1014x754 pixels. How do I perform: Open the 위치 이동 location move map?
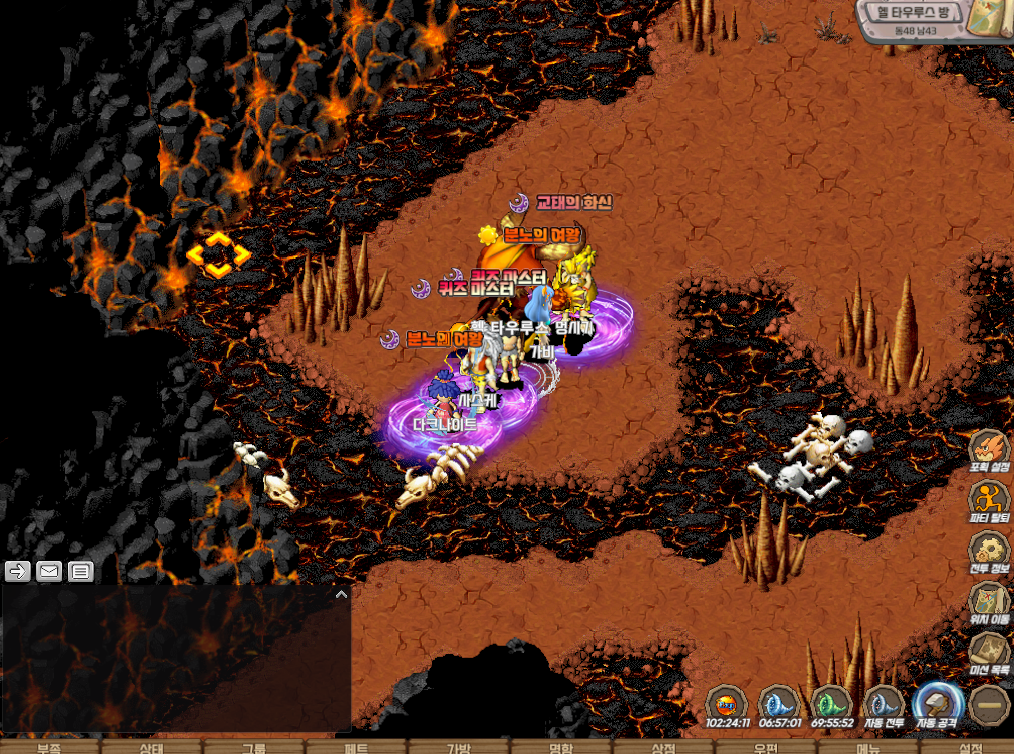pos(989,602)
